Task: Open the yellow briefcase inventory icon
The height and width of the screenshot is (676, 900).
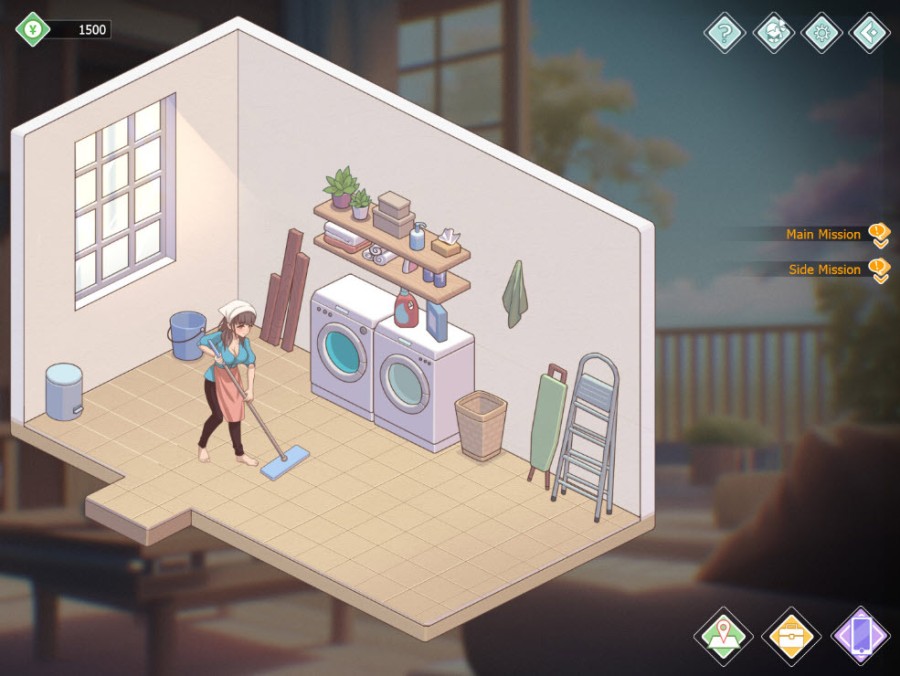Action: [791, 636]
